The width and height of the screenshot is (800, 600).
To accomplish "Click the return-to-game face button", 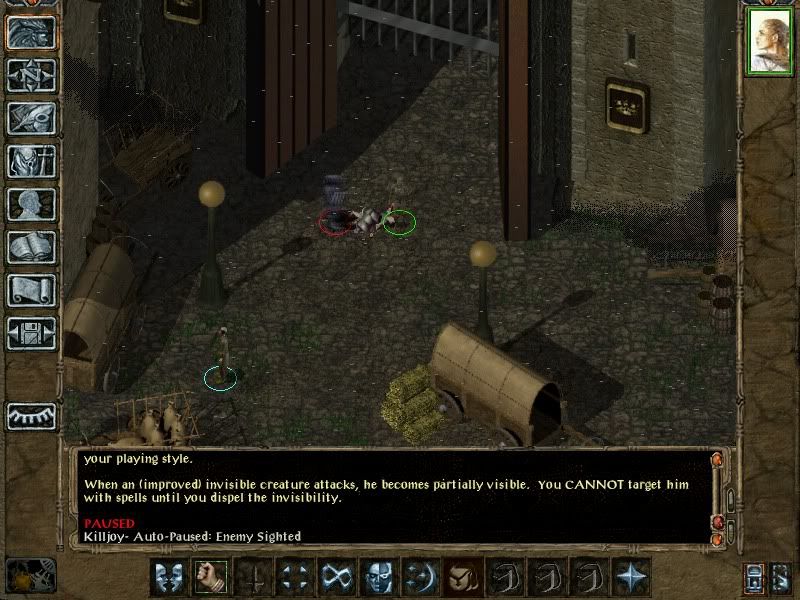I will coord(31,33).
